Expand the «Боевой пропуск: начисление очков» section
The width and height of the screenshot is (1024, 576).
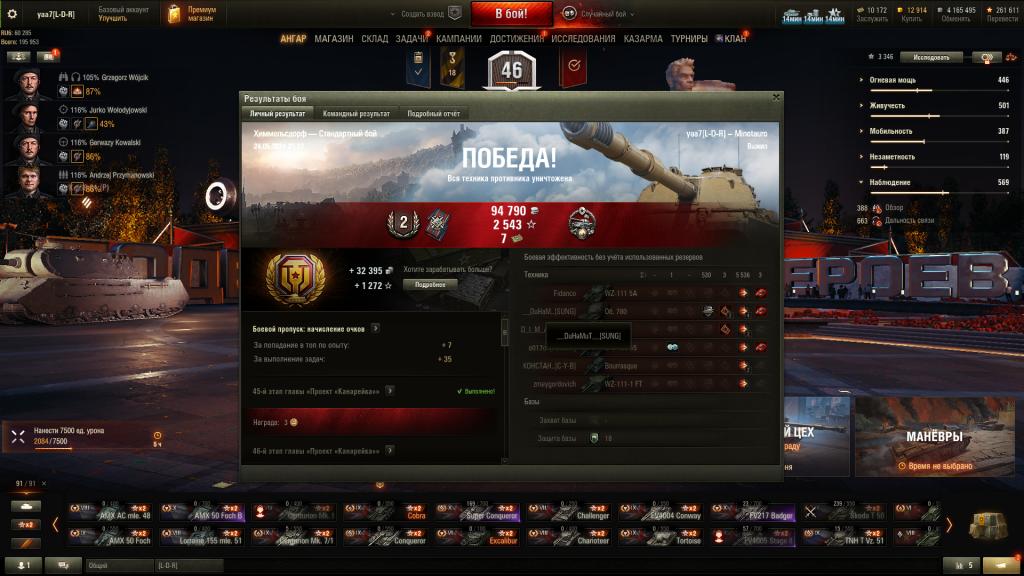tap(376, 328)
